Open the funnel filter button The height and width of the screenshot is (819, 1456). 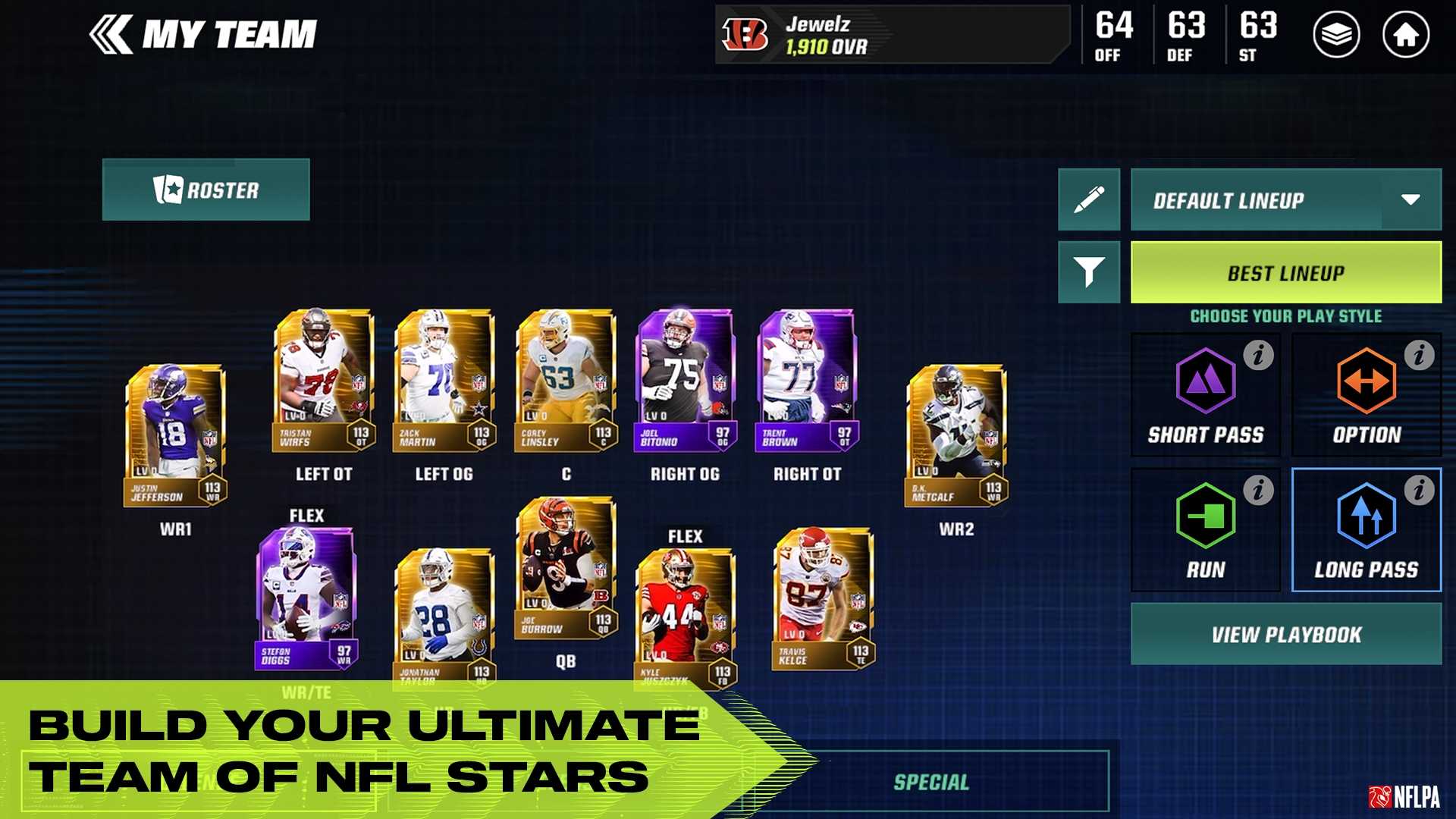pos(1088,272)
